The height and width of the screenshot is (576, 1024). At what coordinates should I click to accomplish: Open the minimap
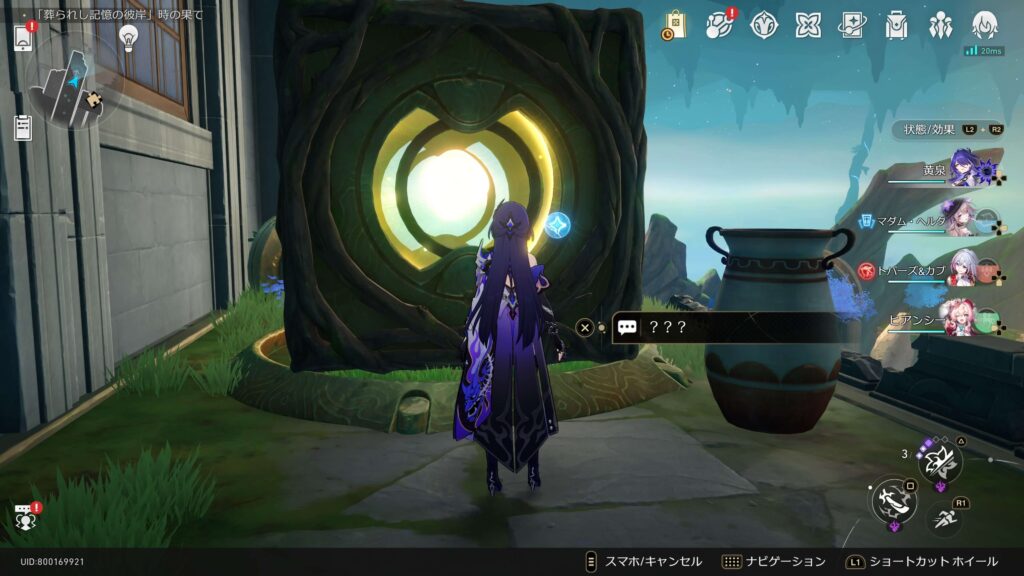tap(73, 81)
